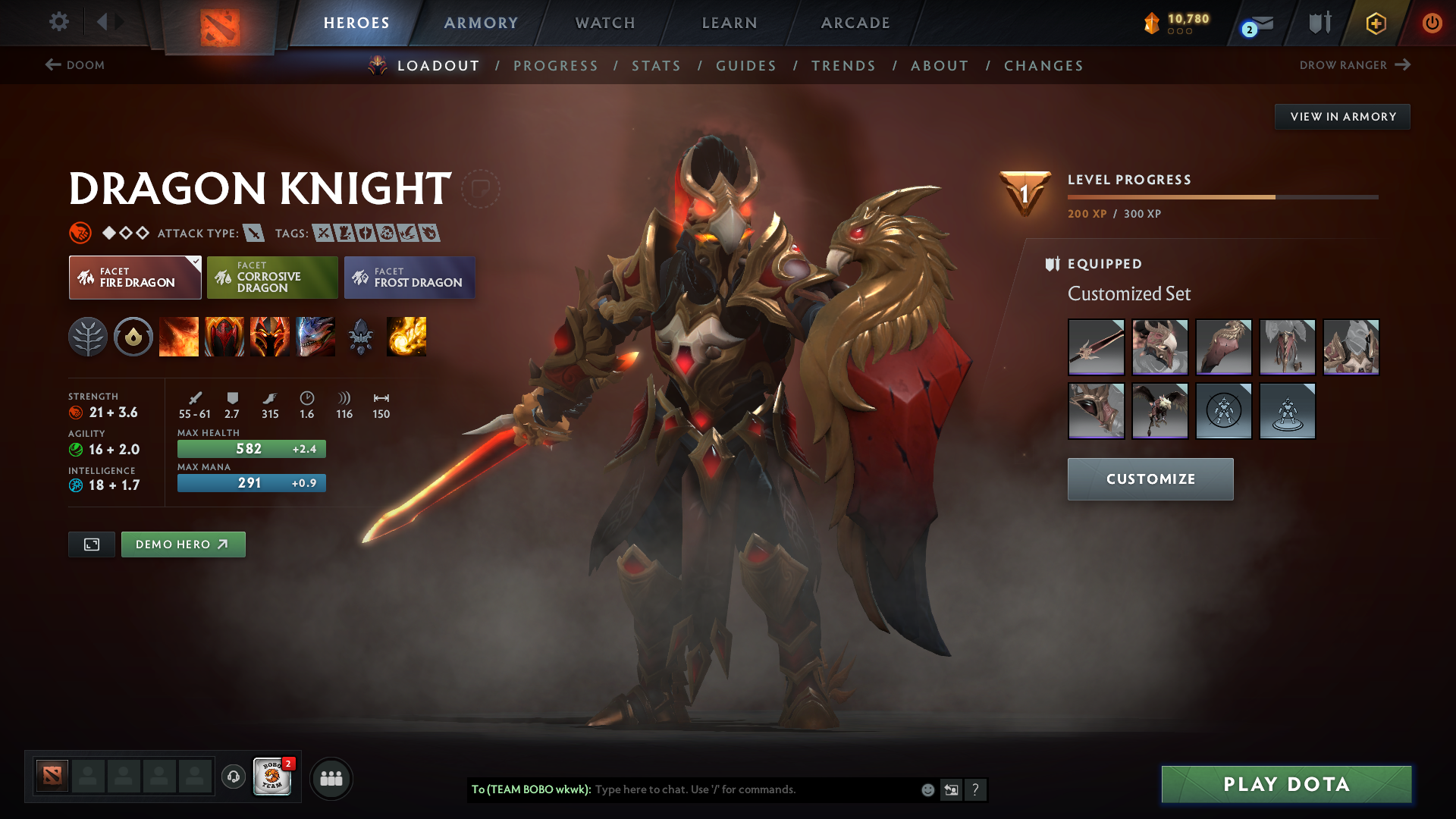
Task: Click the CUSTOMIZE button
Action: click(1150, 479)
